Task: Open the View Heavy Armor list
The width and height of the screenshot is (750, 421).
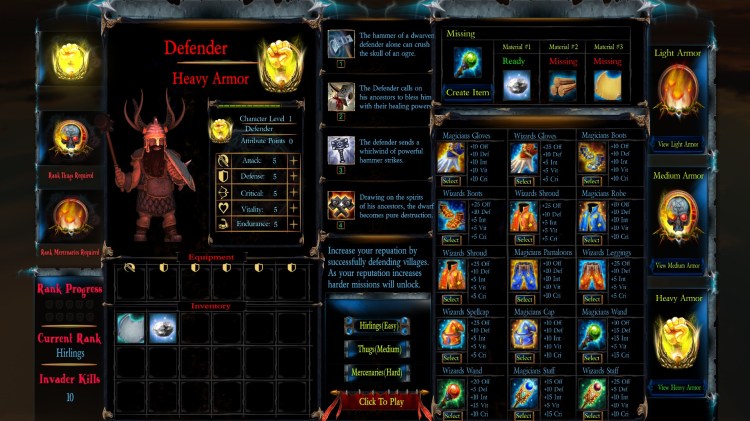Action: [678, 388]
